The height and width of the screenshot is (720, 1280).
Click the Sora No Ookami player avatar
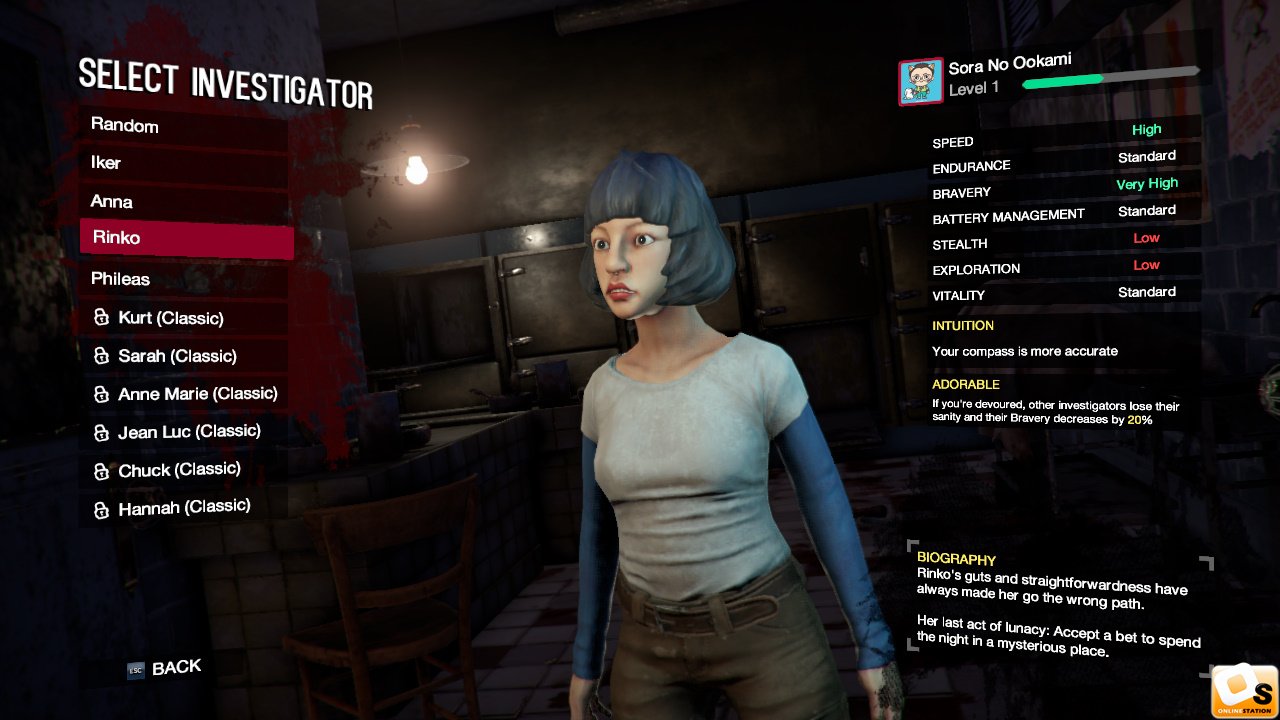(x=920, y=82)
